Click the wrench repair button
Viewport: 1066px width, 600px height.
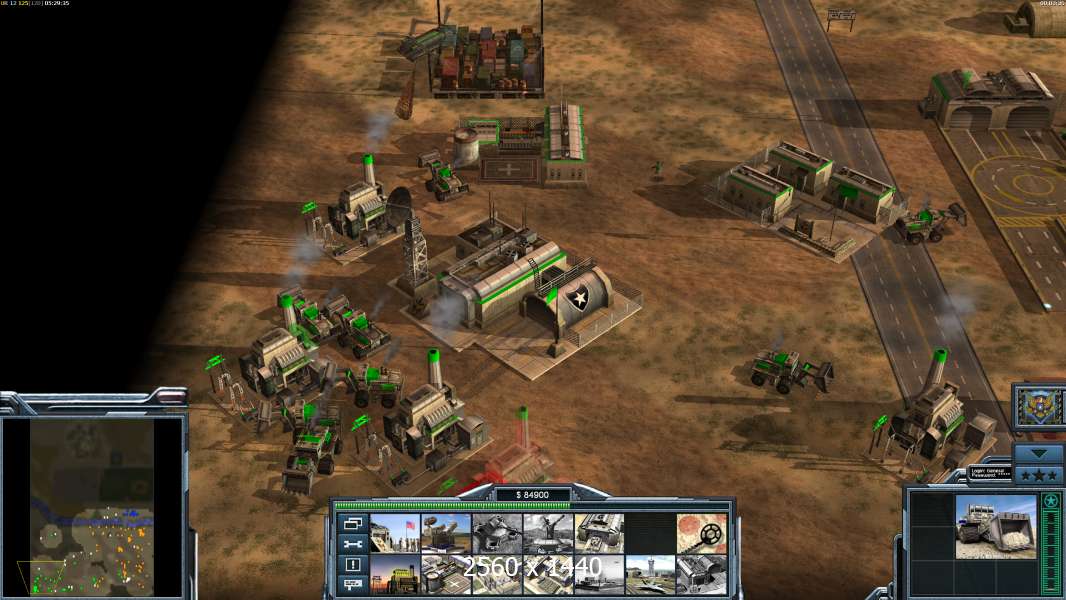(352, 544)
